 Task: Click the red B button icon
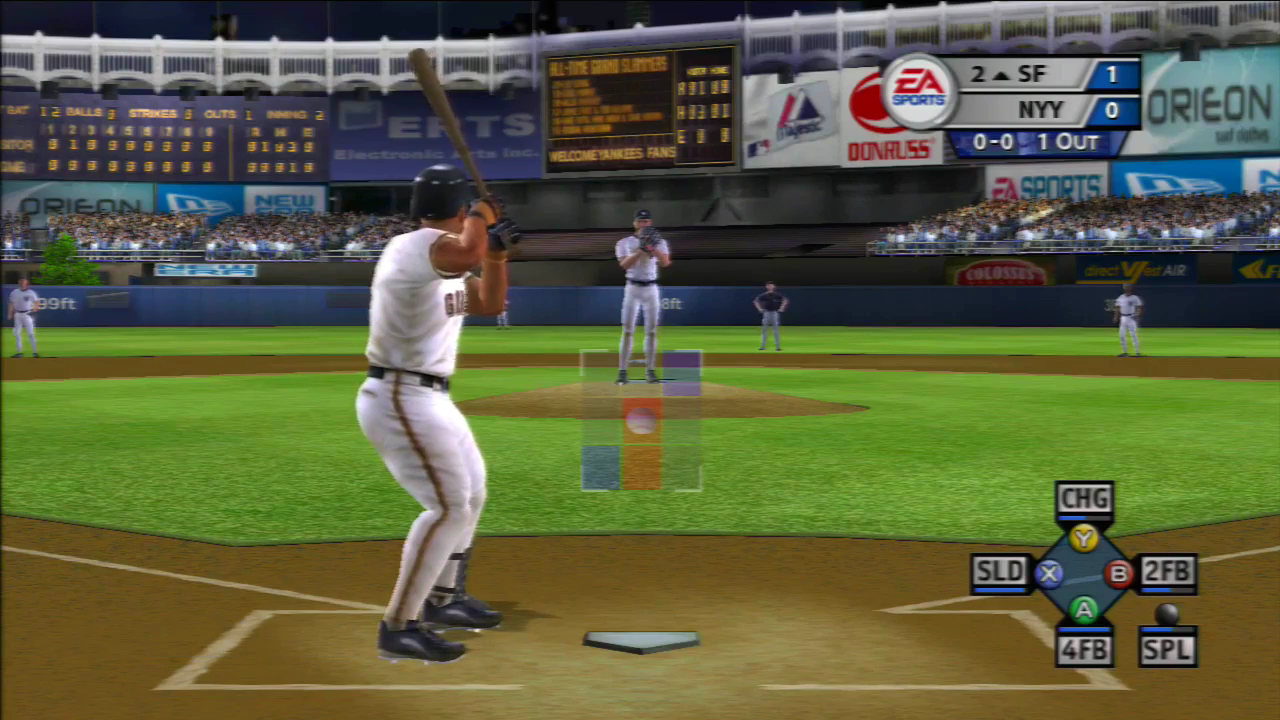(x=1120, y=573)
